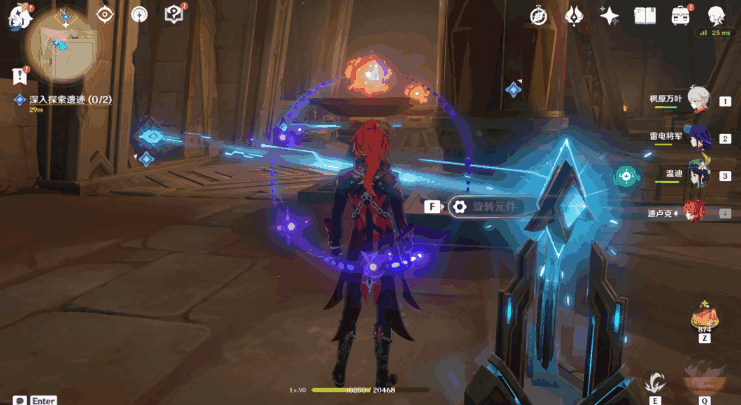Activate the elemental skill icon

click(656, 382)
